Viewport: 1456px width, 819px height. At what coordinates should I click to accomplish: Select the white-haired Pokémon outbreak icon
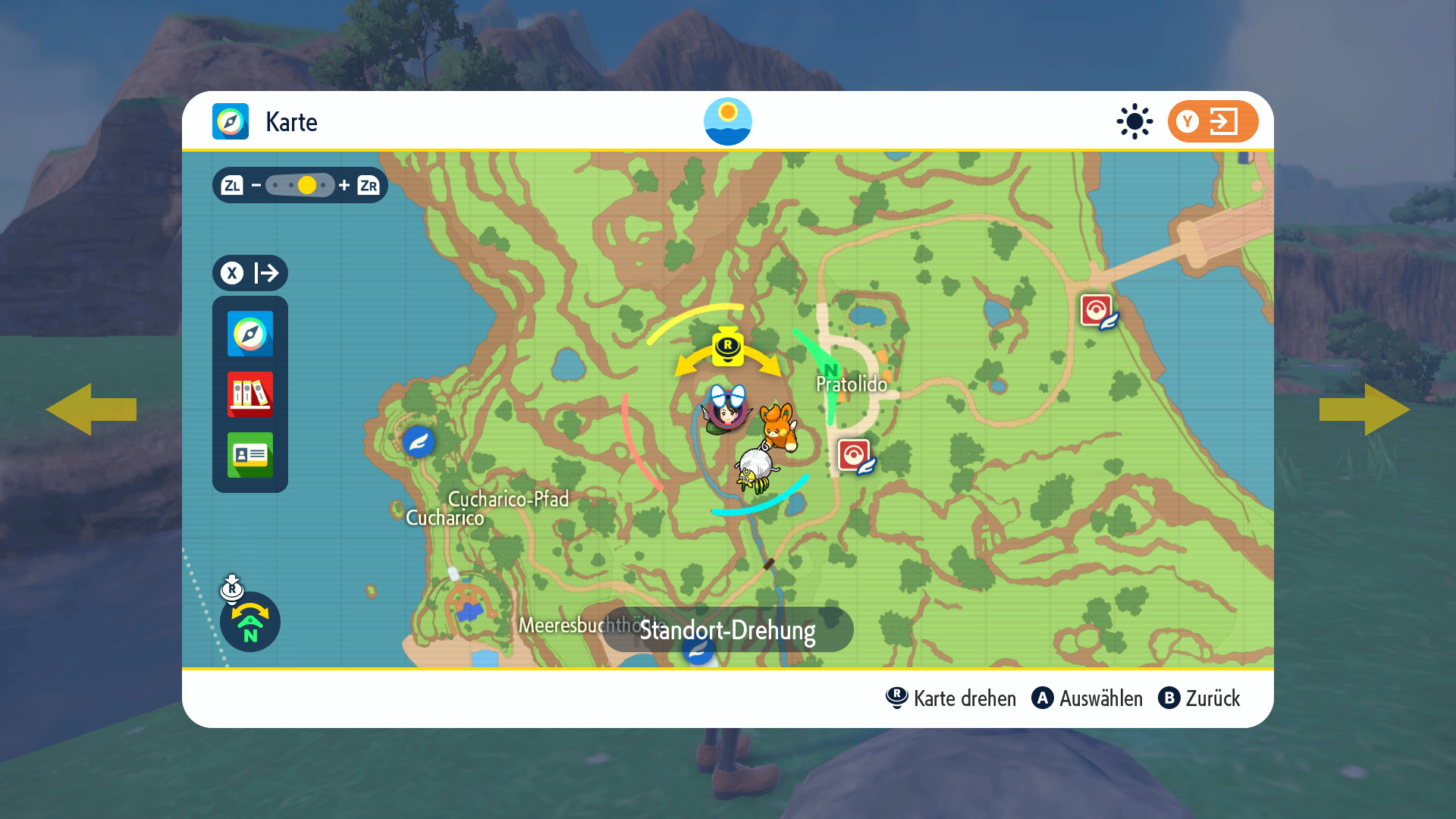click(757, 469)
